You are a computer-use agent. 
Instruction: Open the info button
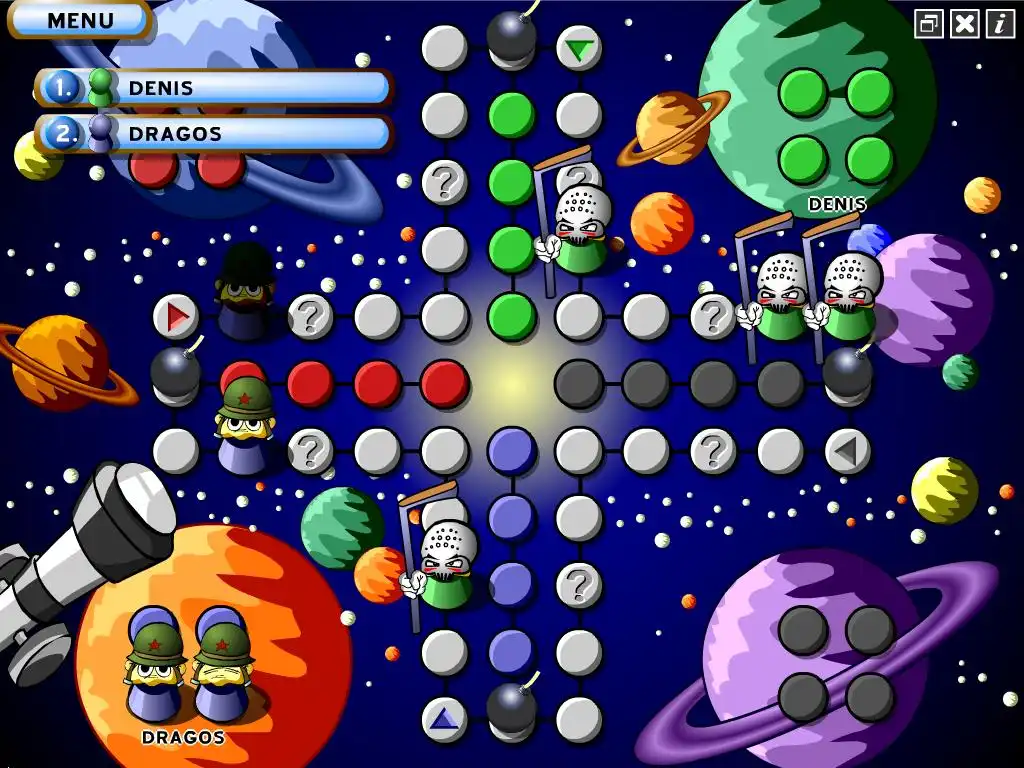(999, 24)
